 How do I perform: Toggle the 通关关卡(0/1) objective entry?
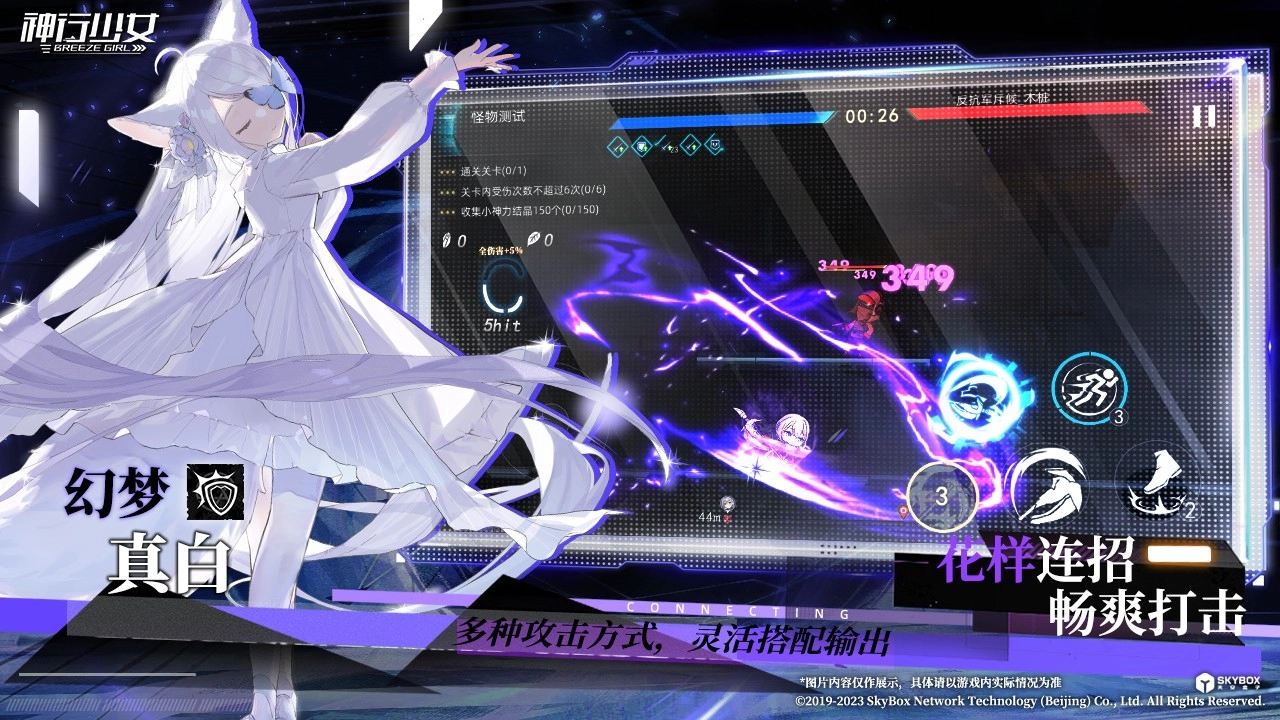pos(494,172)
